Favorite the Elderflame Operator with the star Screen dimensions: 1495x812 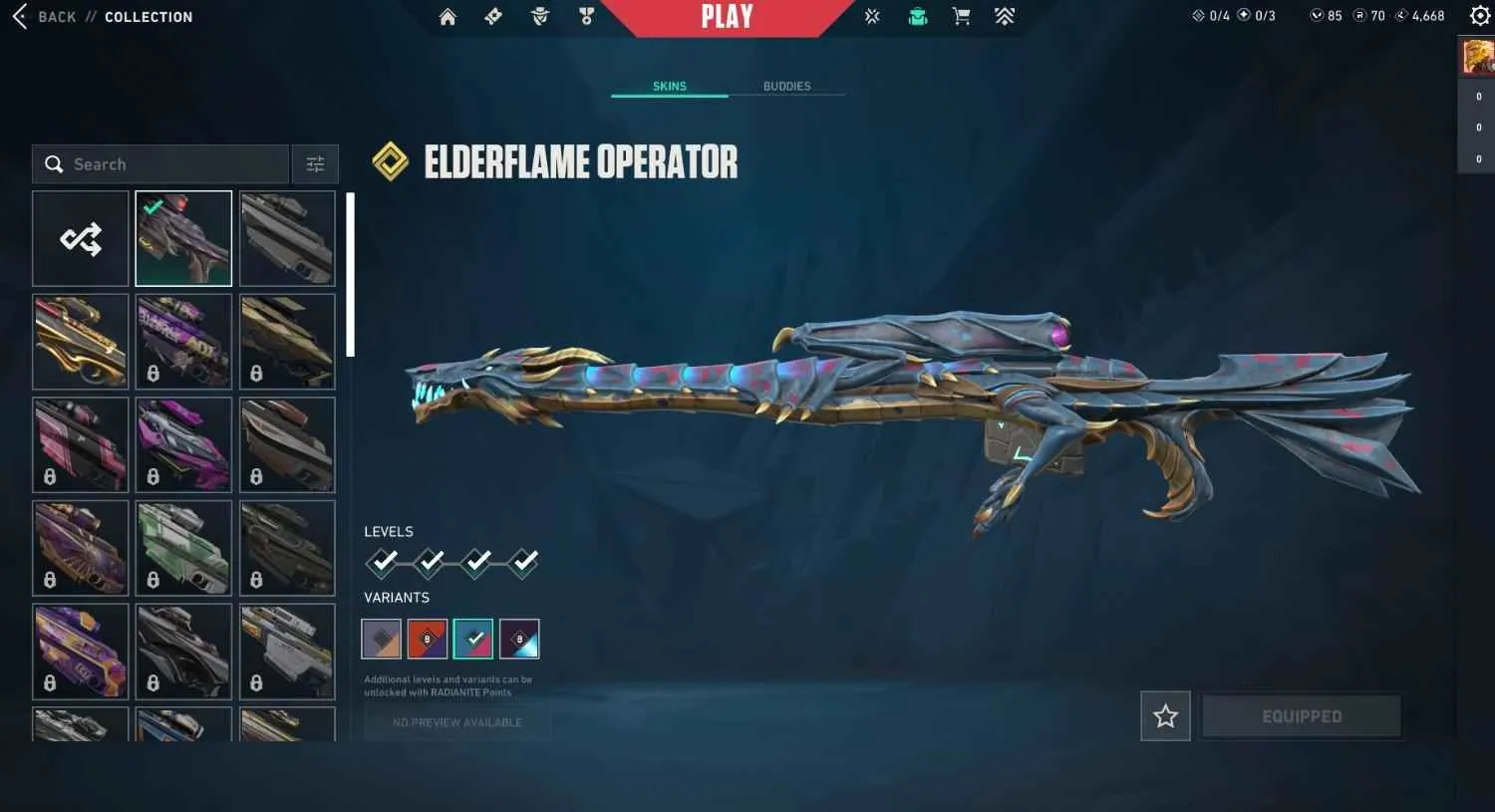point(1164,715)
